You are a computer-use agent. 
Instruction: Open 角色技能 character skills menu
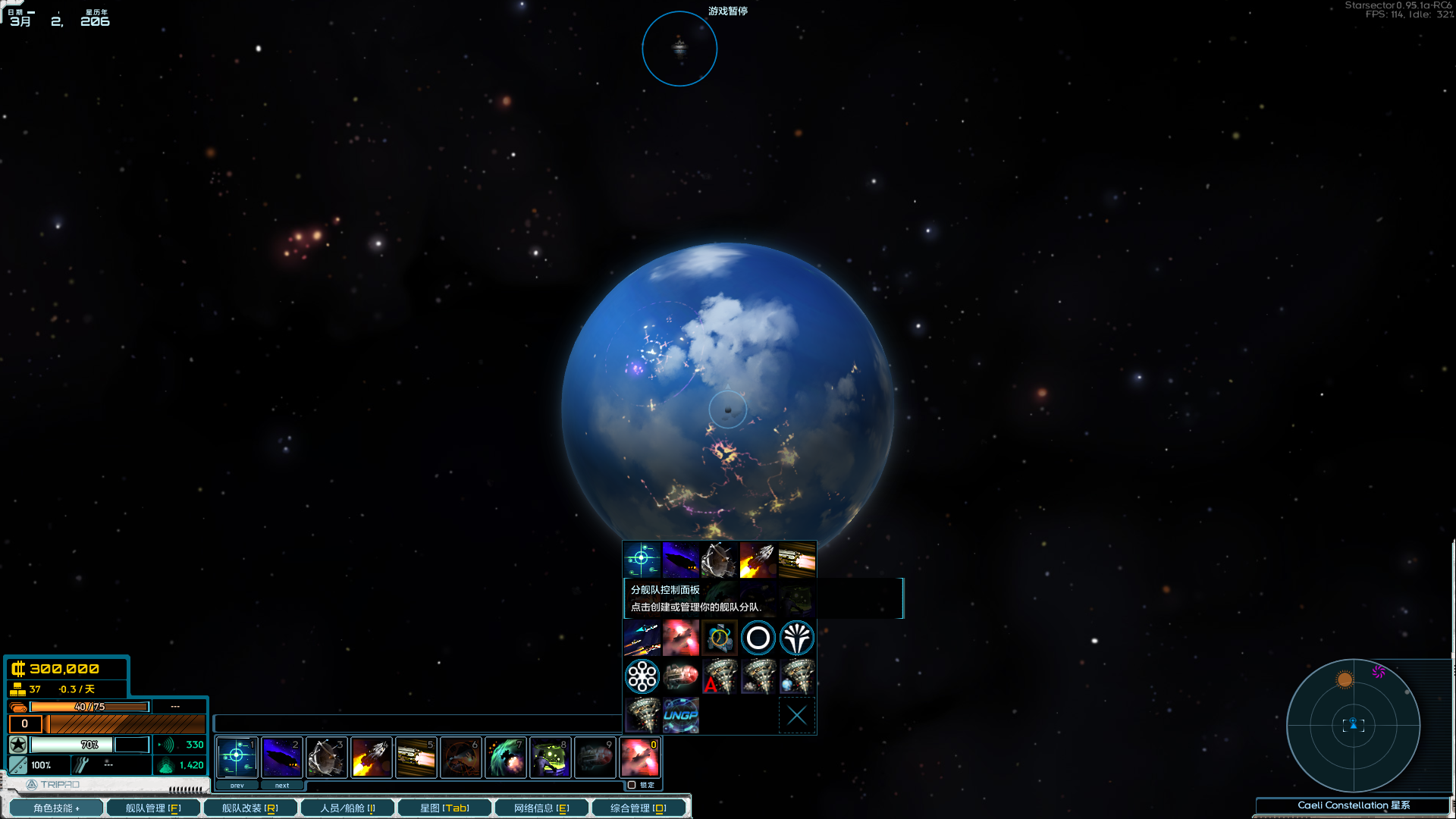(x=56, y=808)
